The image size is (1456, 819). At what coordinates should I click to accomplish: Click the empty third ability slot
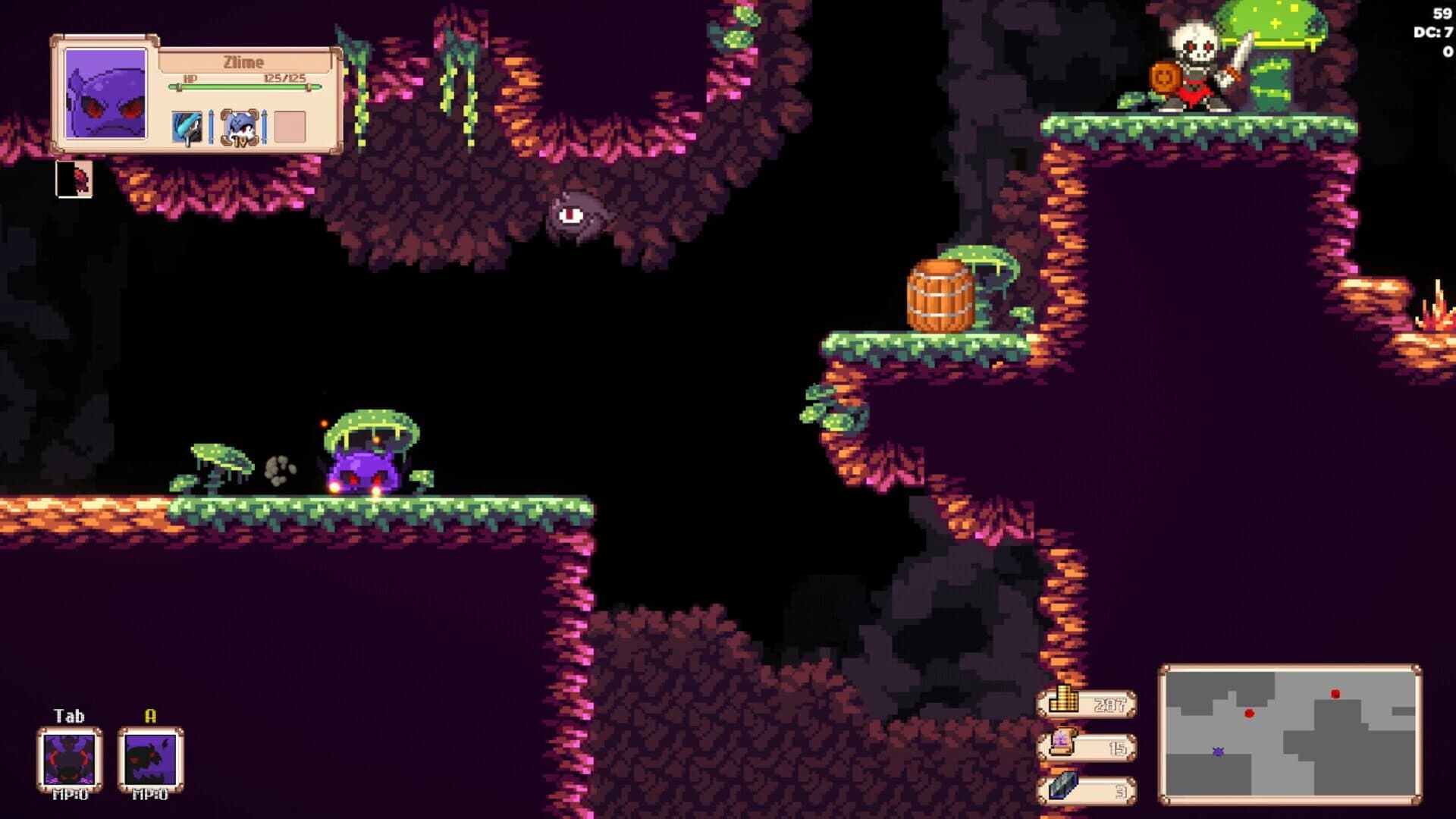coord(290,125)
